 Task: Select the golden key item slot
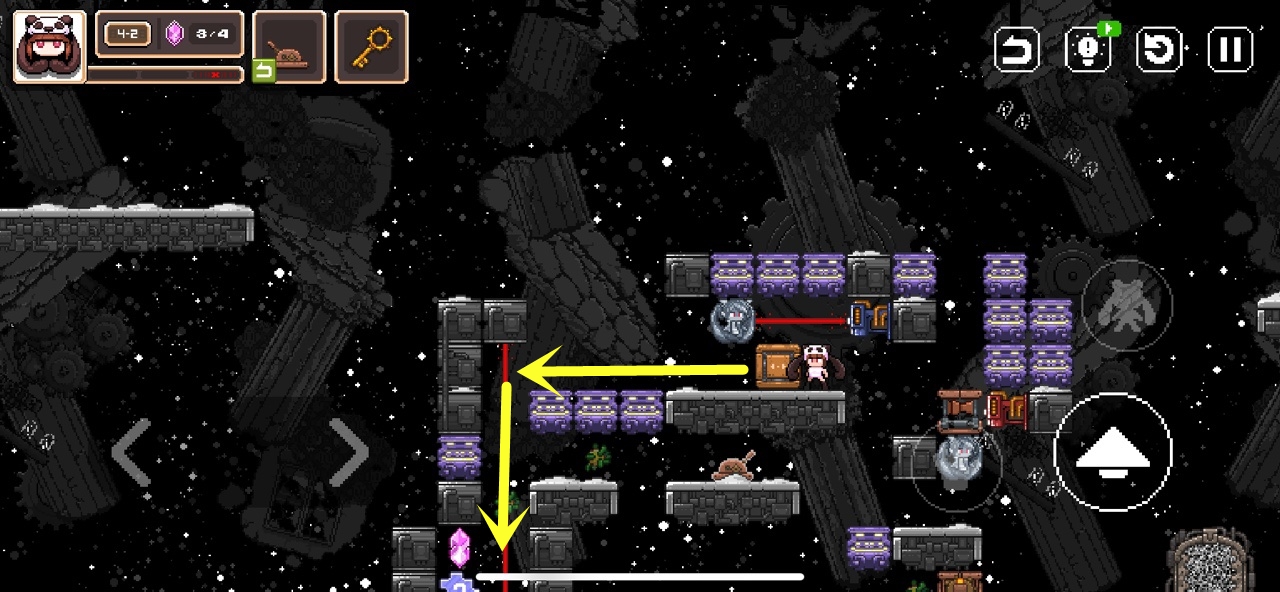pos(371,47)
